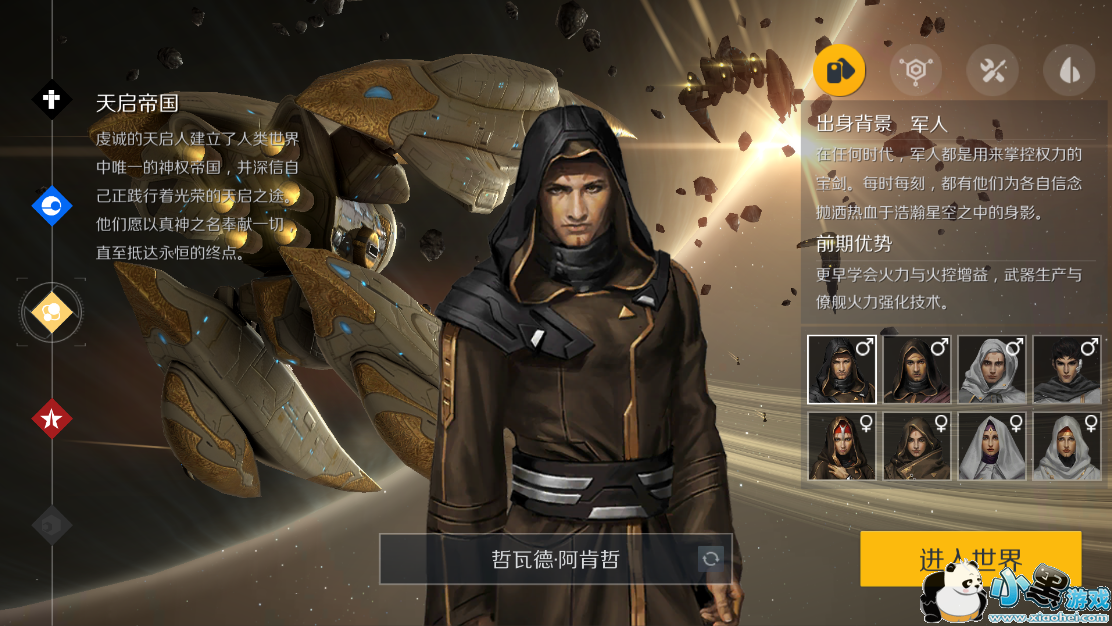Choose the blue diamond faction icon
The image size is (1112, 626).
coord(52,206)
